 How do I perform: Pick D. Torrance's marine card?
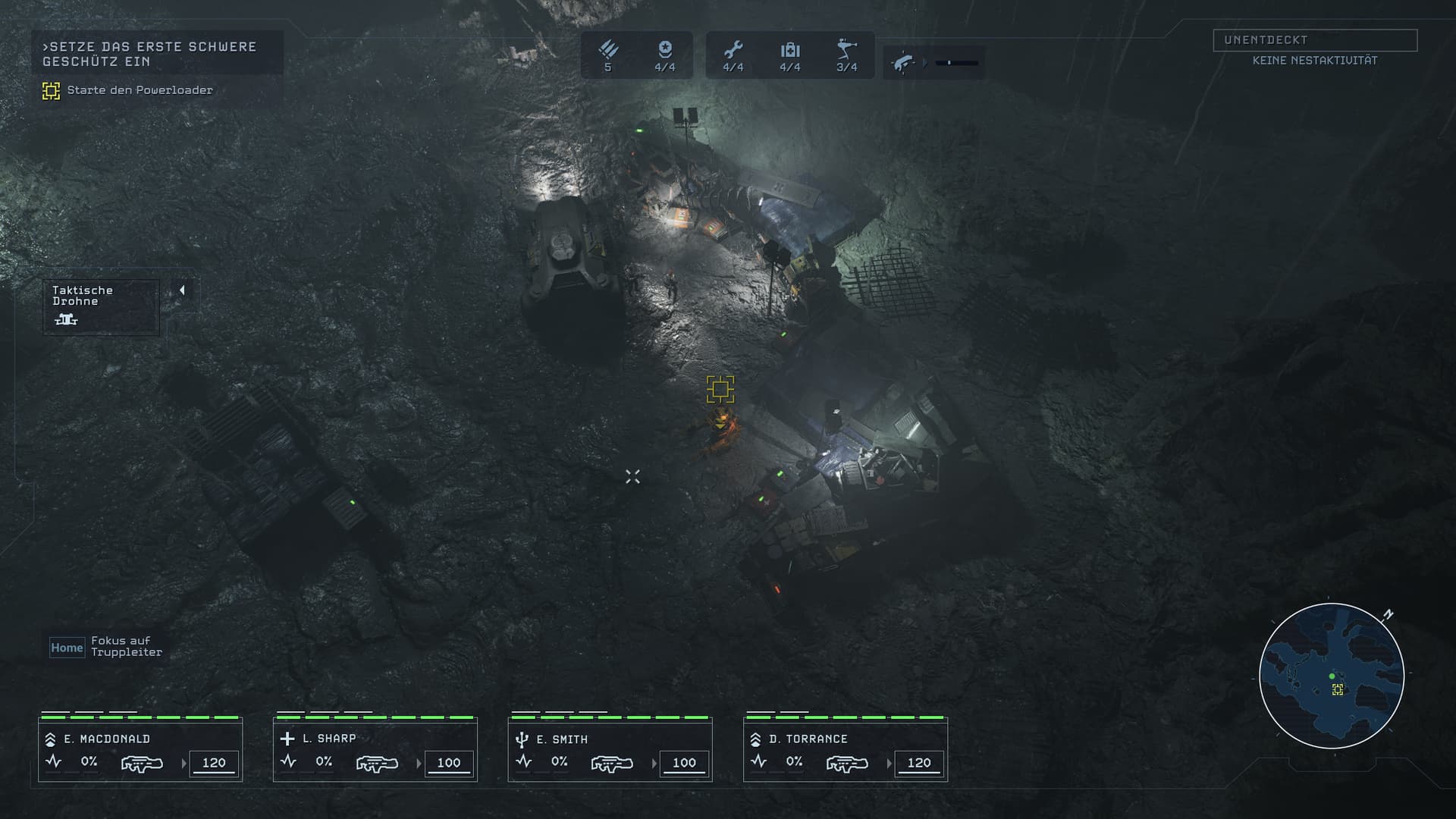click(x=846, y=751)
